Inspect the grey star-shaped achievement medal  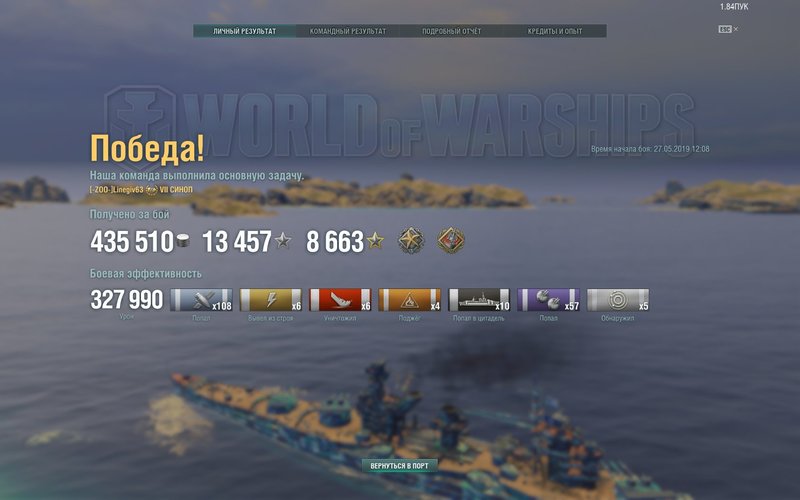click(x=411, y=241)
